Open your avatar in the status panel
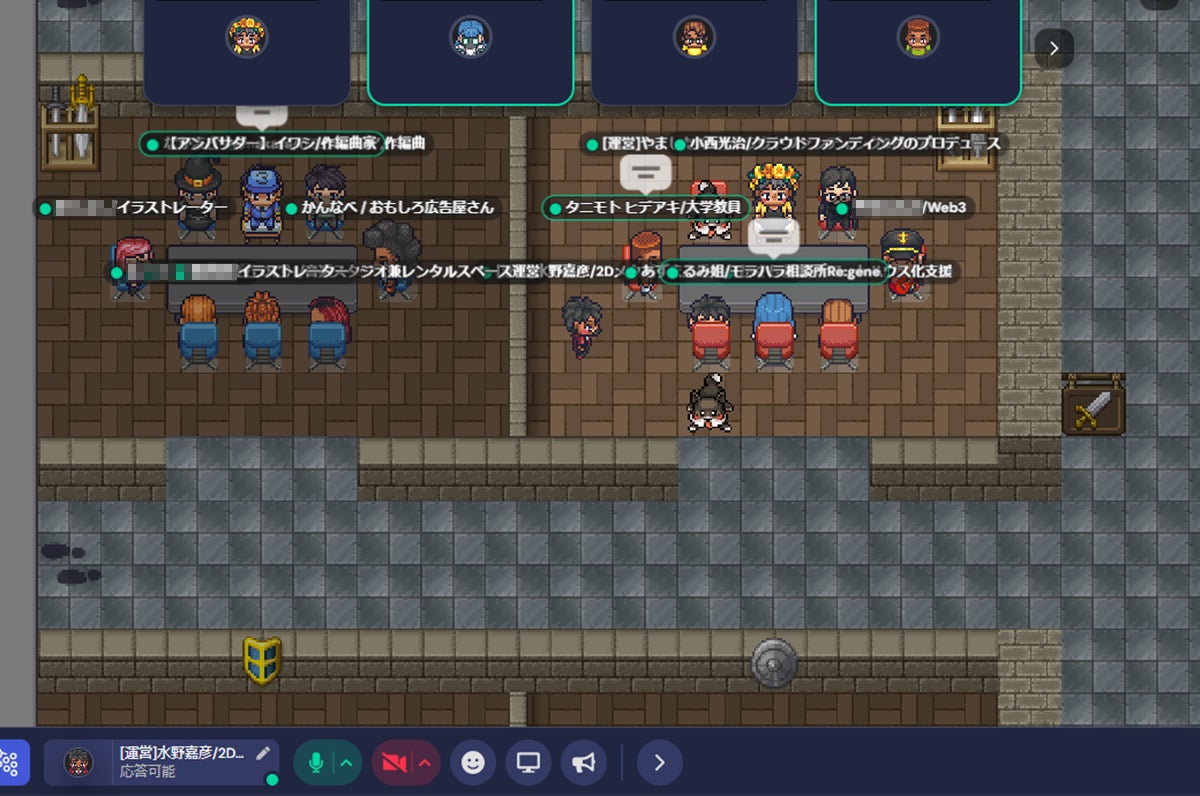 point(79,763)
